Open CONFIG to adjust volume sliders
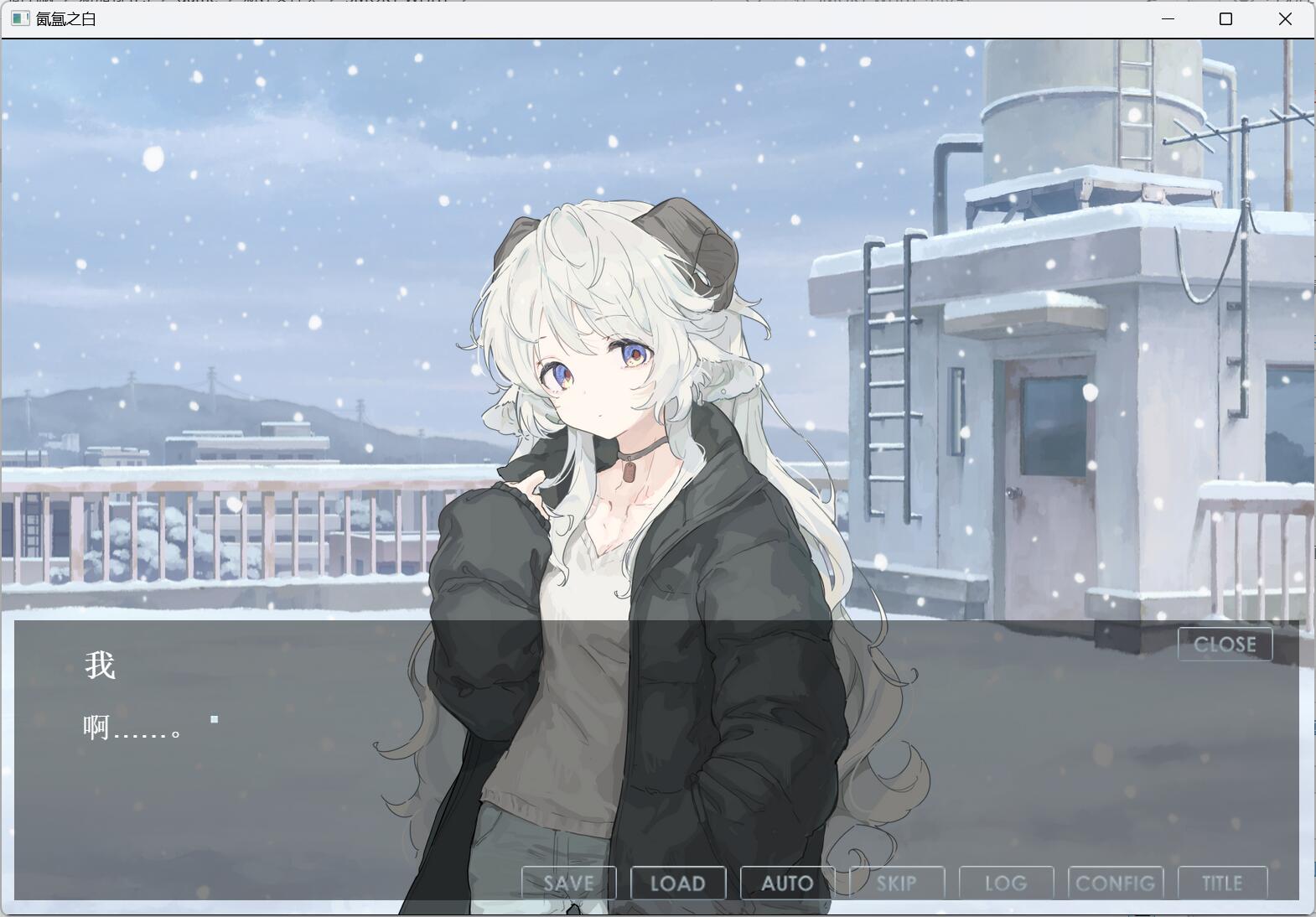Viewport: 1316px width, 917px height. (x=1116, y=882)
